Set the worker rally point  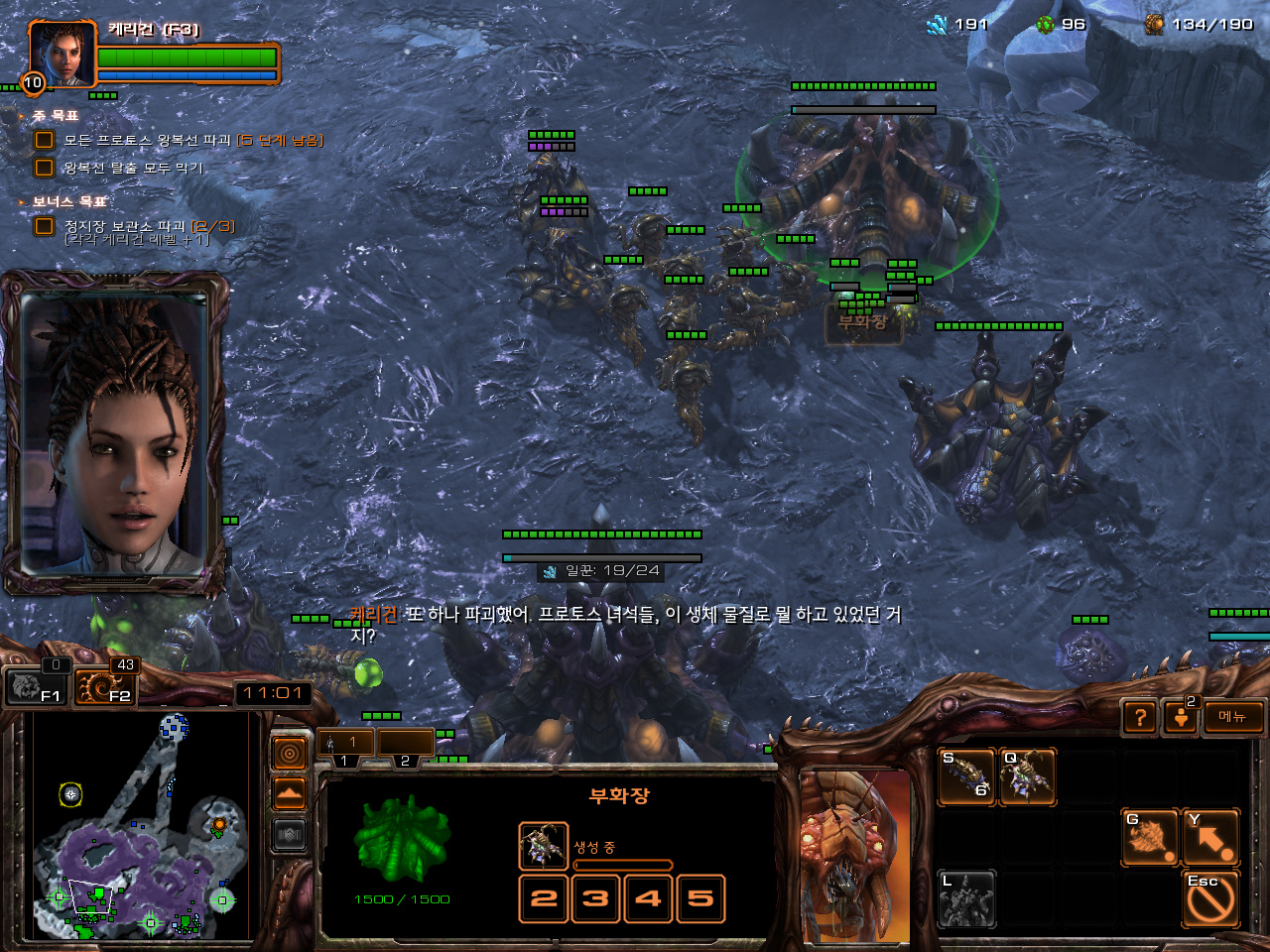[1149, 838]
